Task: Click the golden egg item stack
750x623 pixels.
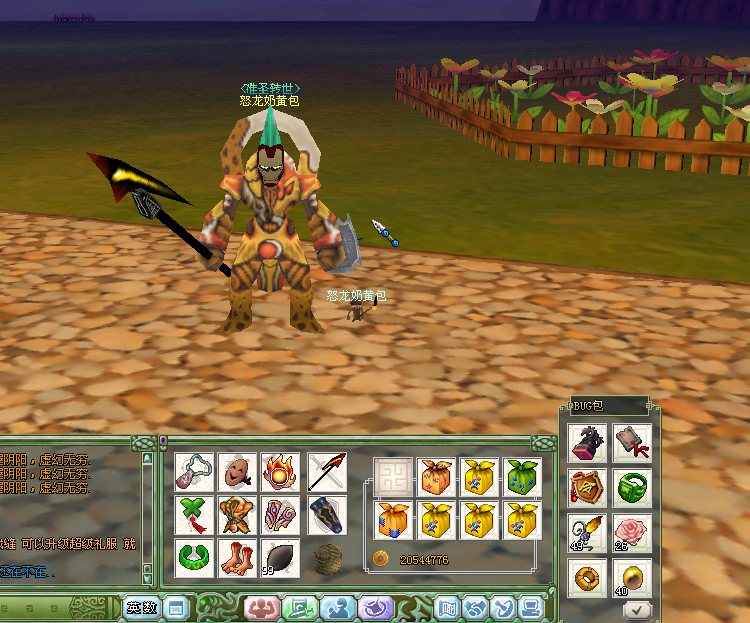Action: click(632, 577)
